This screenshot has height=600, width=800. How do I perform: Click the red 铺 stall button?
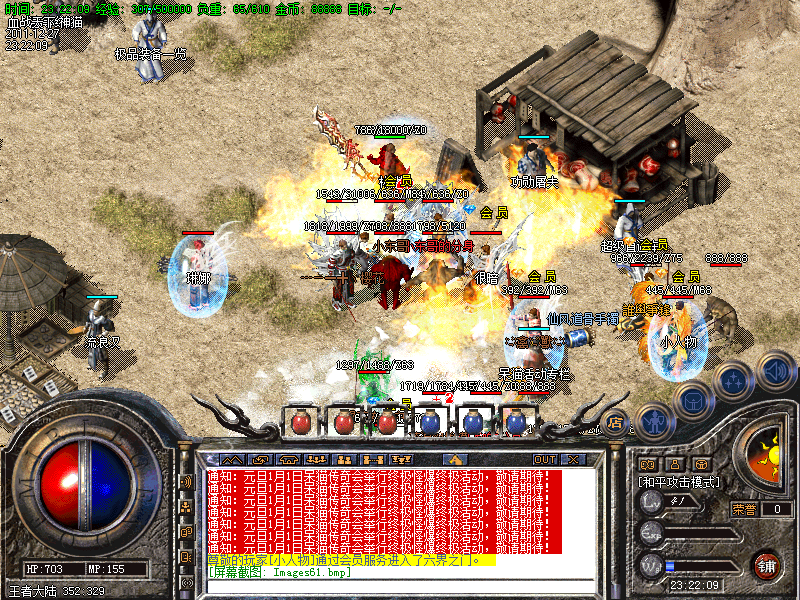(766, 563)
